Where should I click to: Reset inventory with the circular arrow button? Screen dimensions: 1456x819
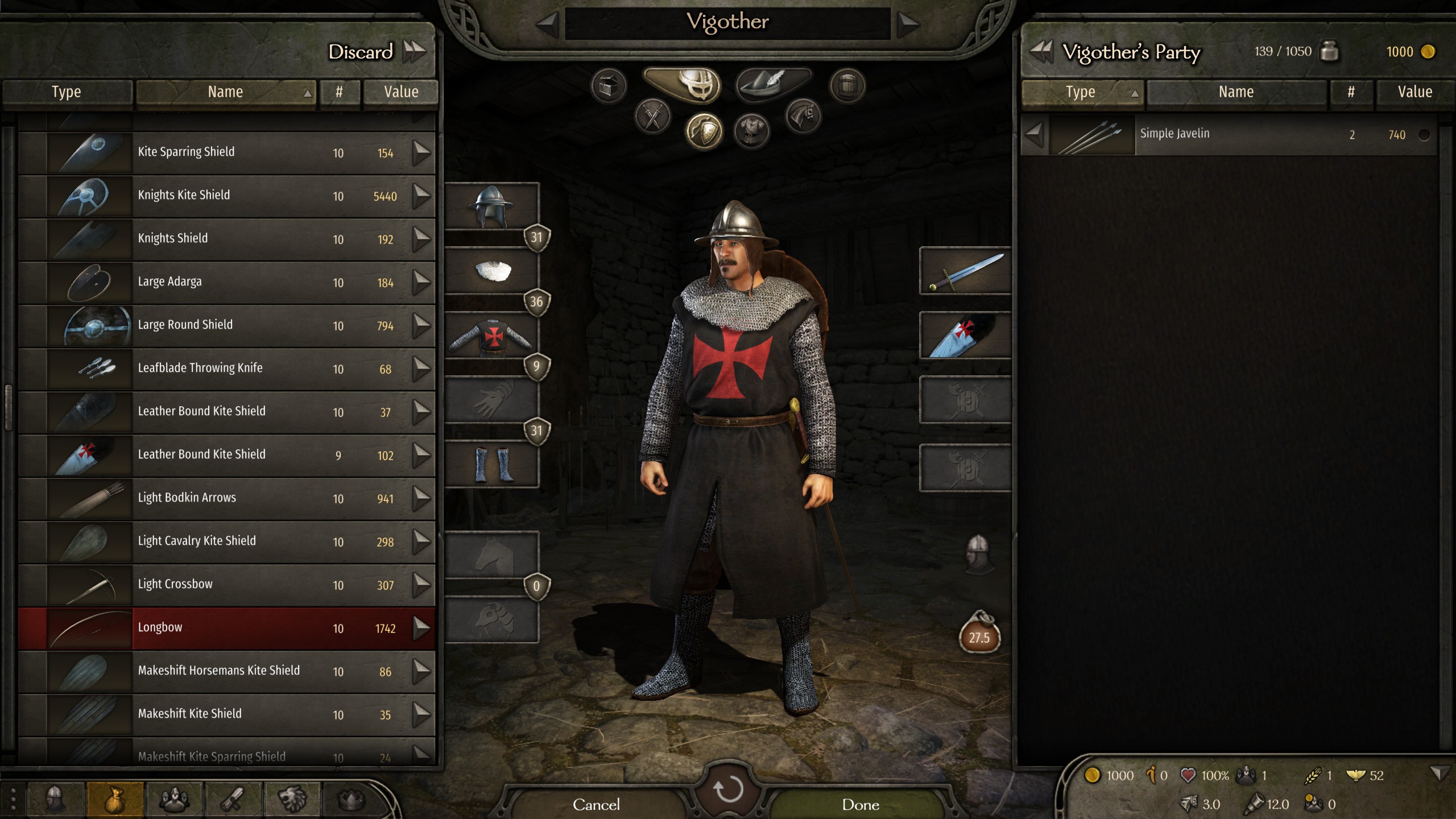click(728, 789)
